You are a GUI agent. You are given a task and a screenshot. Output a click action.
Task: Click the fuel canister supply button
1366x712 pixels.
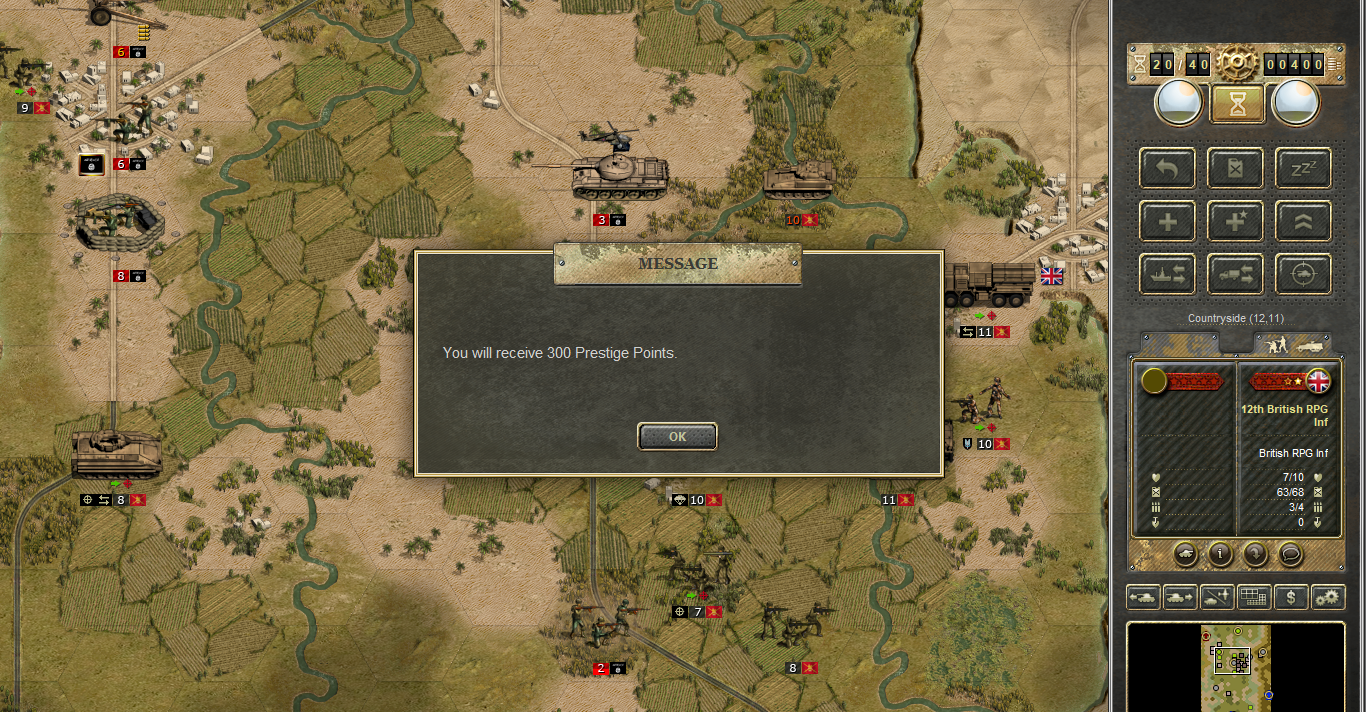click(1235, 167)
